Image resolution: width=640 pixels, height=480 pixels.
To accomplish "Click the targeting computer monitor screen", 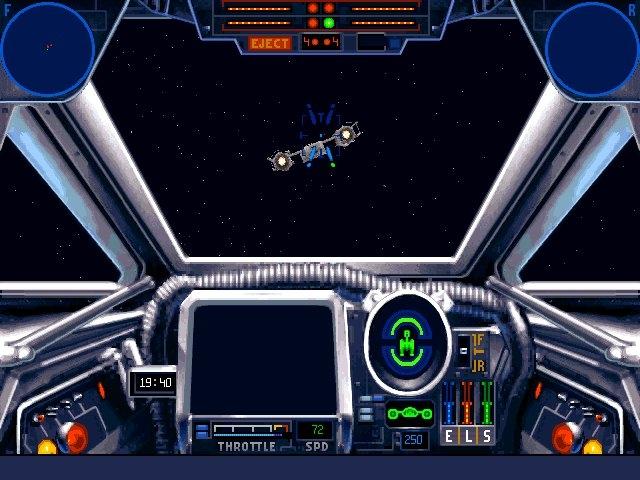I will (262, 358).
